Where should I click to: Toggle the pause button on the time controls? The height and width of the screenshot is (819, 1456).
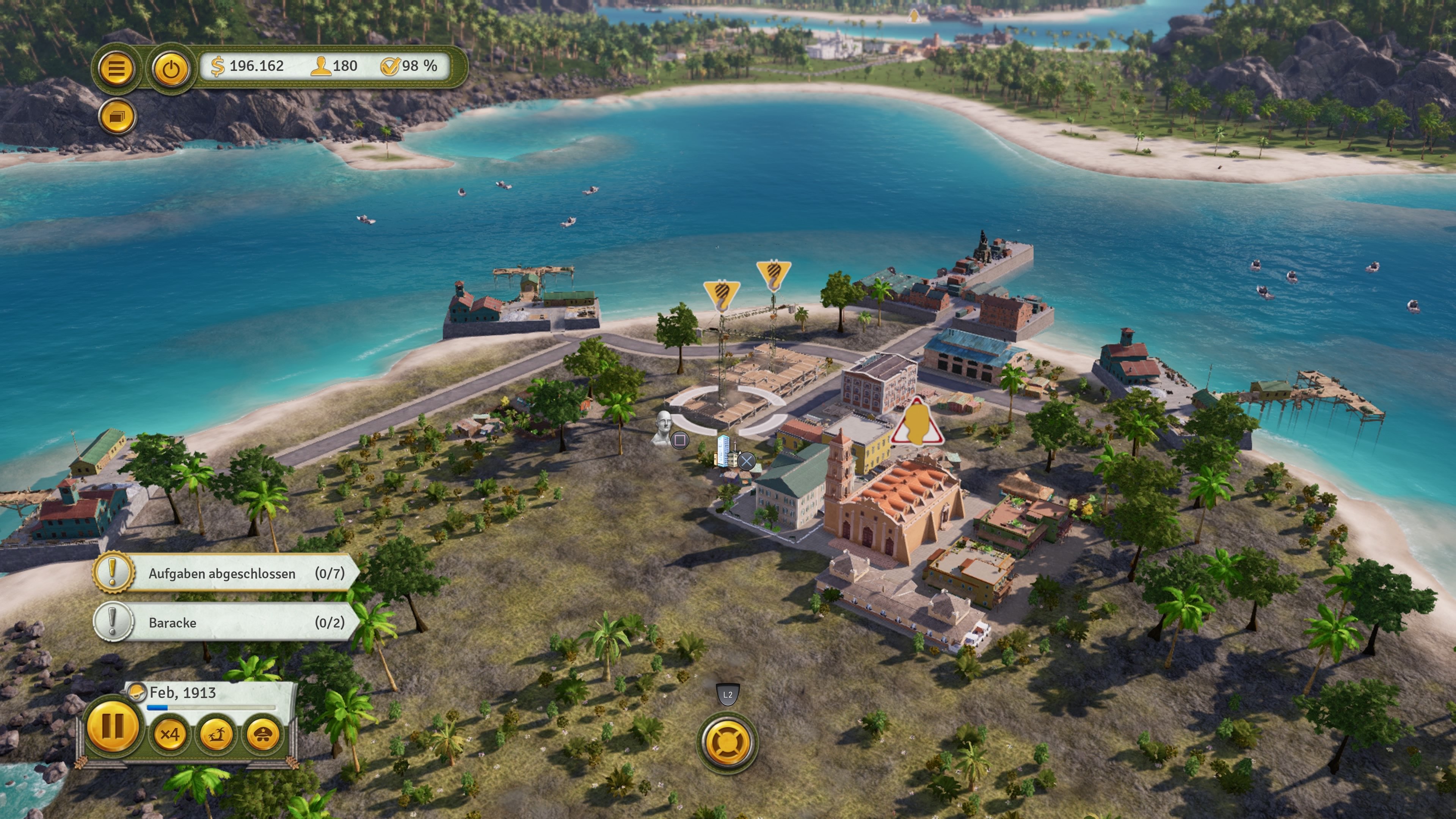click(x=113, y=728)
